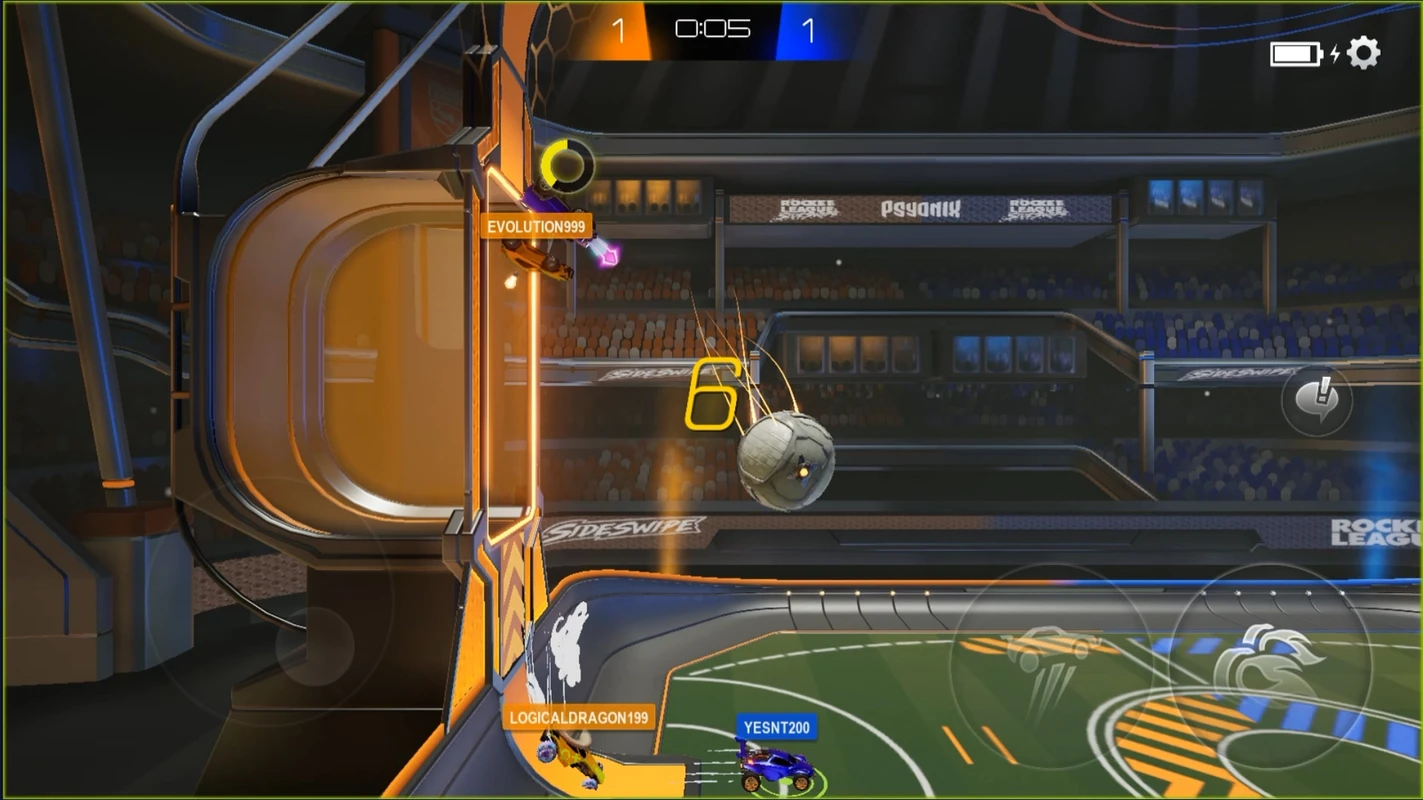Tap the virtual movement joystick
The height and width of the screenshot is (800, 1423).
point(315,645)
